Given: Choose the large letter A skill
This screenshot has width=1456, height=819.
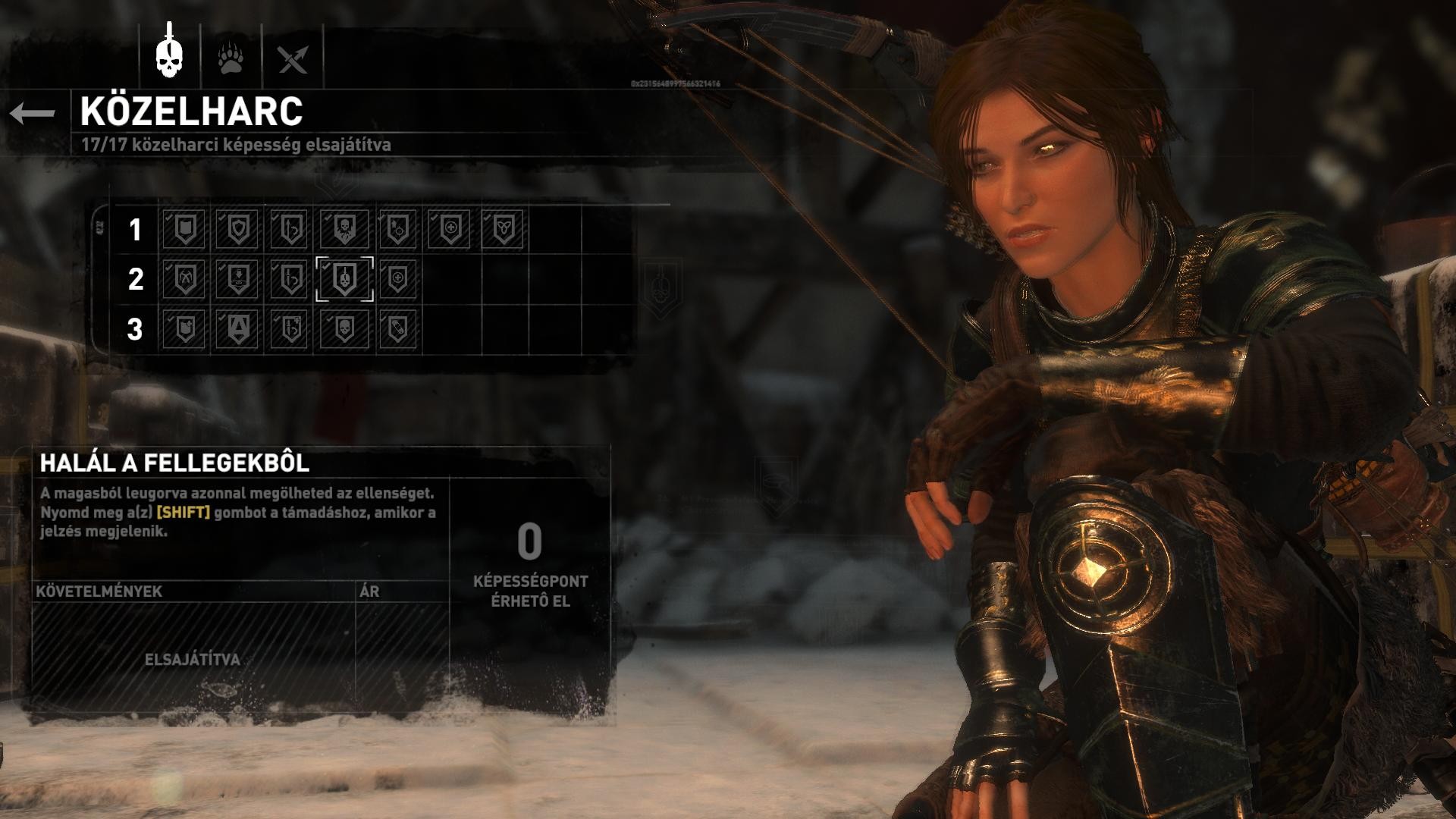Looking at the screenshot, I should pos(238,329).
